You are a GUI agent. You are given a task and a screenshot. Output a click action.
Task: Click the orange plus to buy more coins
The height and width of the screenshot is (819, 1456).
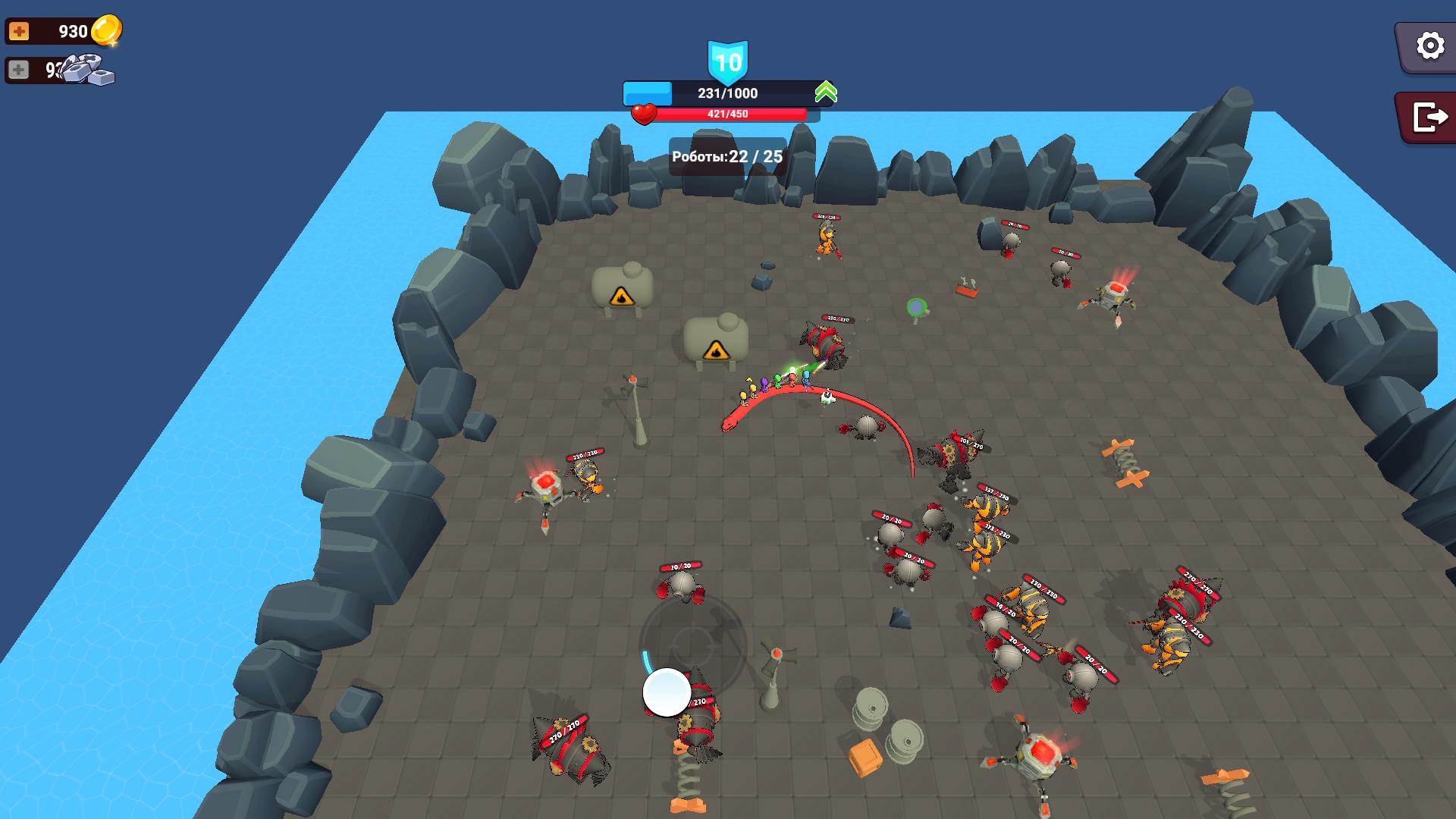point(20,30)
